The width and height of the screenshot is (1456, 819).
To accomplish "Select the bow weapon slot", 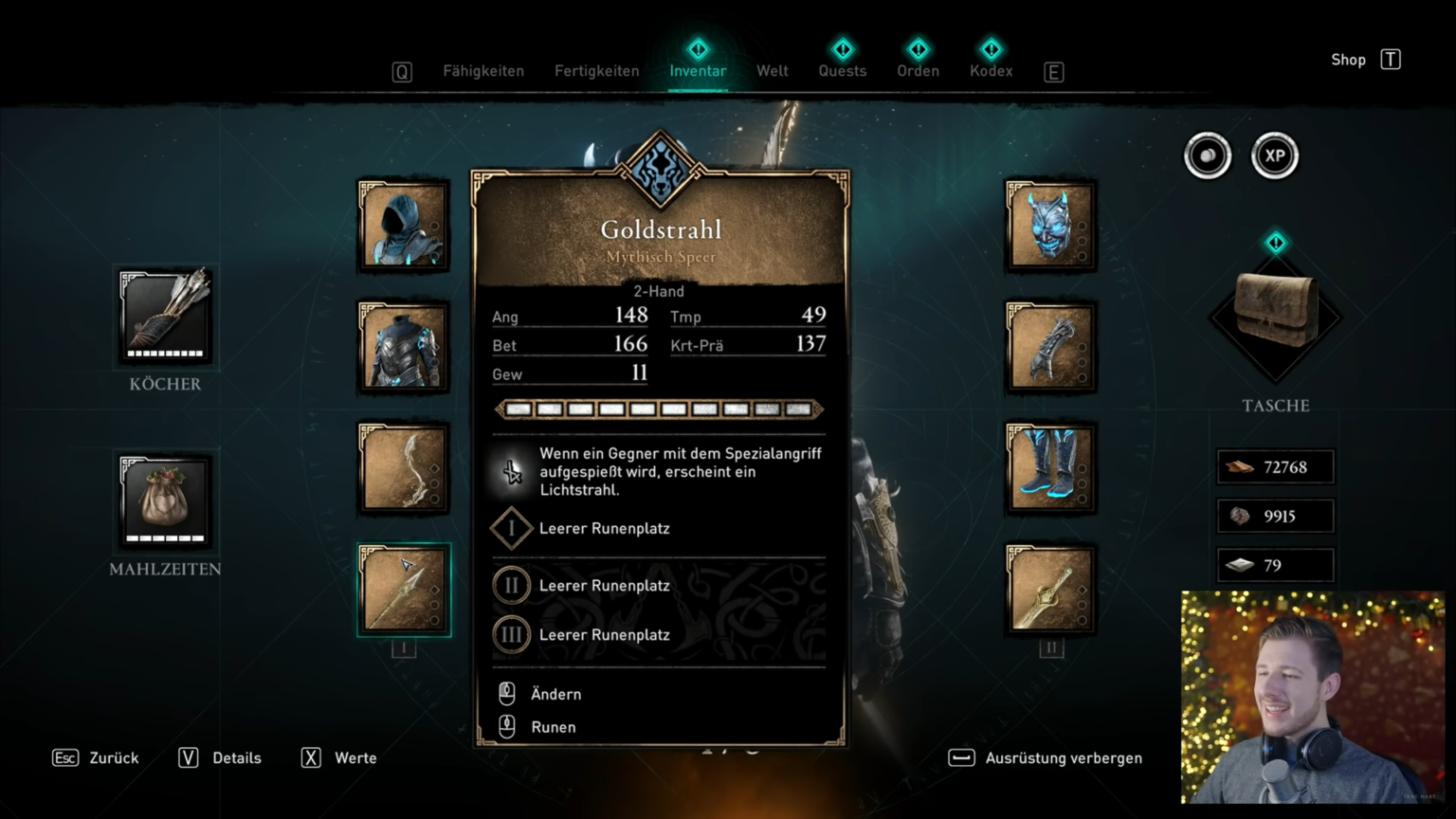I will (404, 468).
